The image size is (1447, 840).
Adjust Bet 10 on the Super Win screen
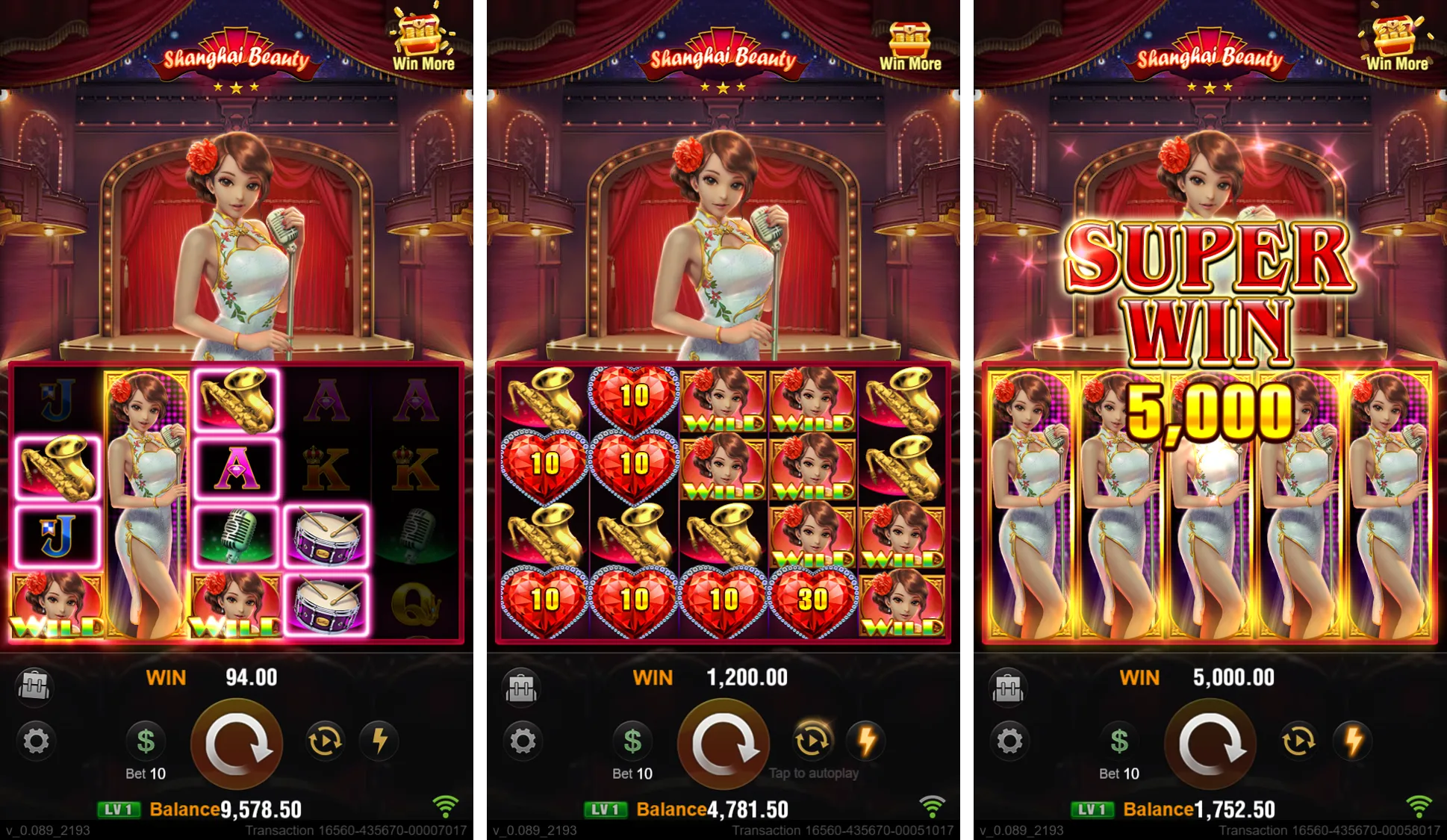(x=1119, y=741)
